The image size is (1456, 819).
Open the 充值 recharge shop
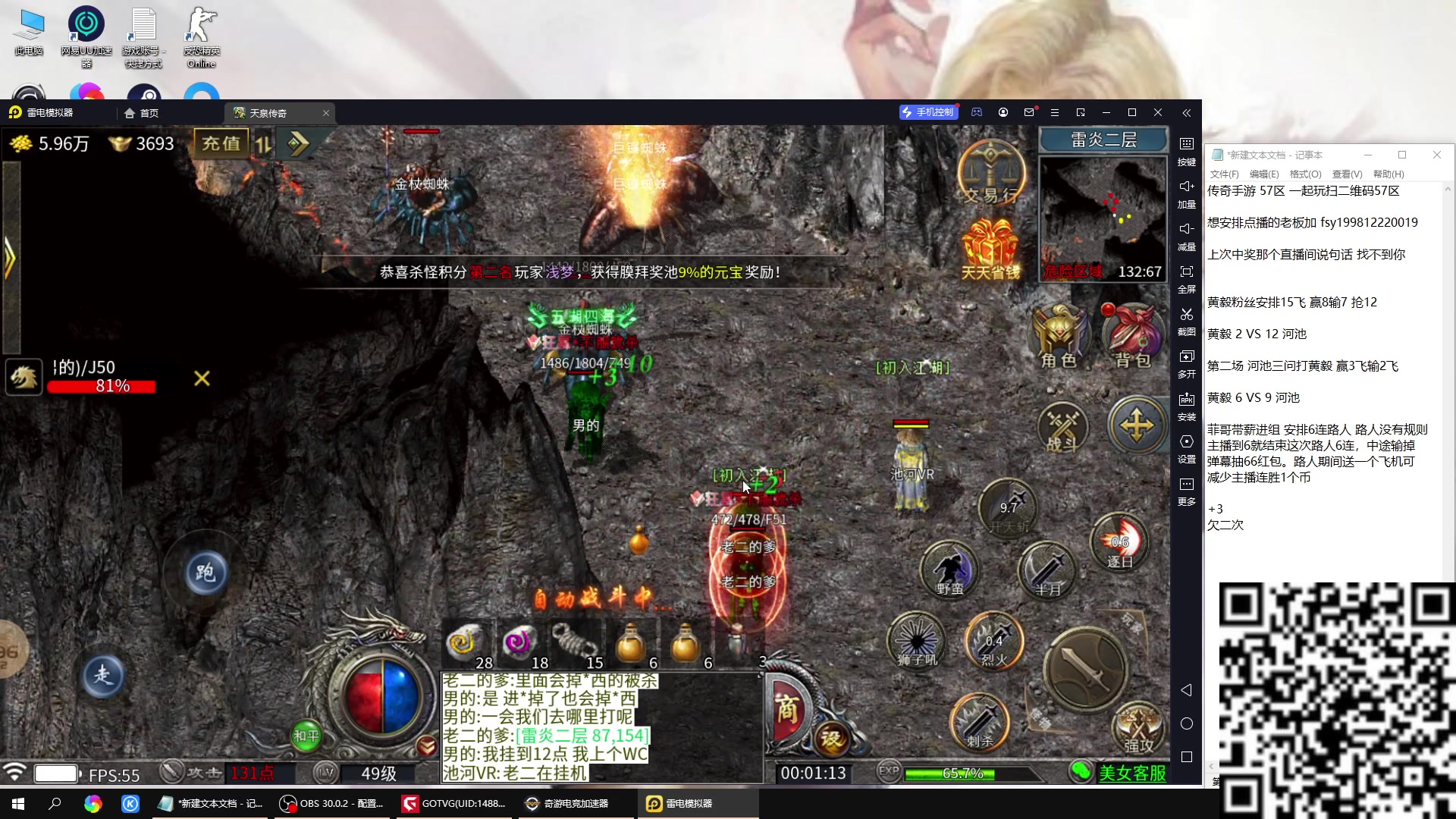point(221,143)
